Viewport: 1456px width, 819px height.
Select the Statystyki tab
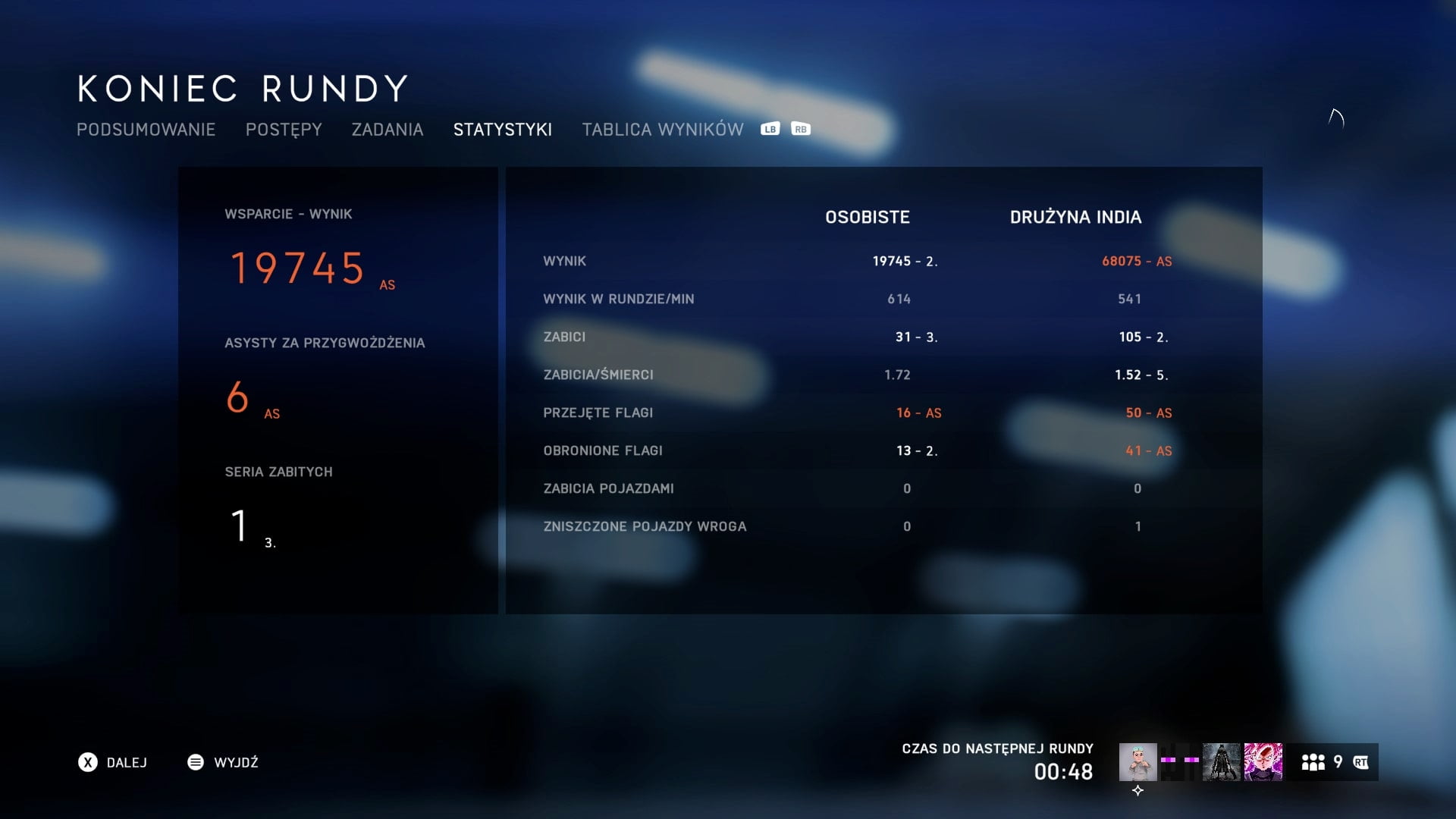point(503,130)
